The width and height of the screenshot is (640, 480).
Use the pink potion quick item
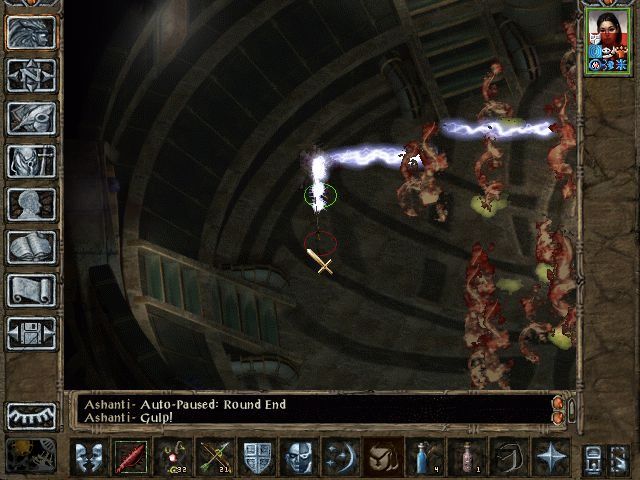467,456
